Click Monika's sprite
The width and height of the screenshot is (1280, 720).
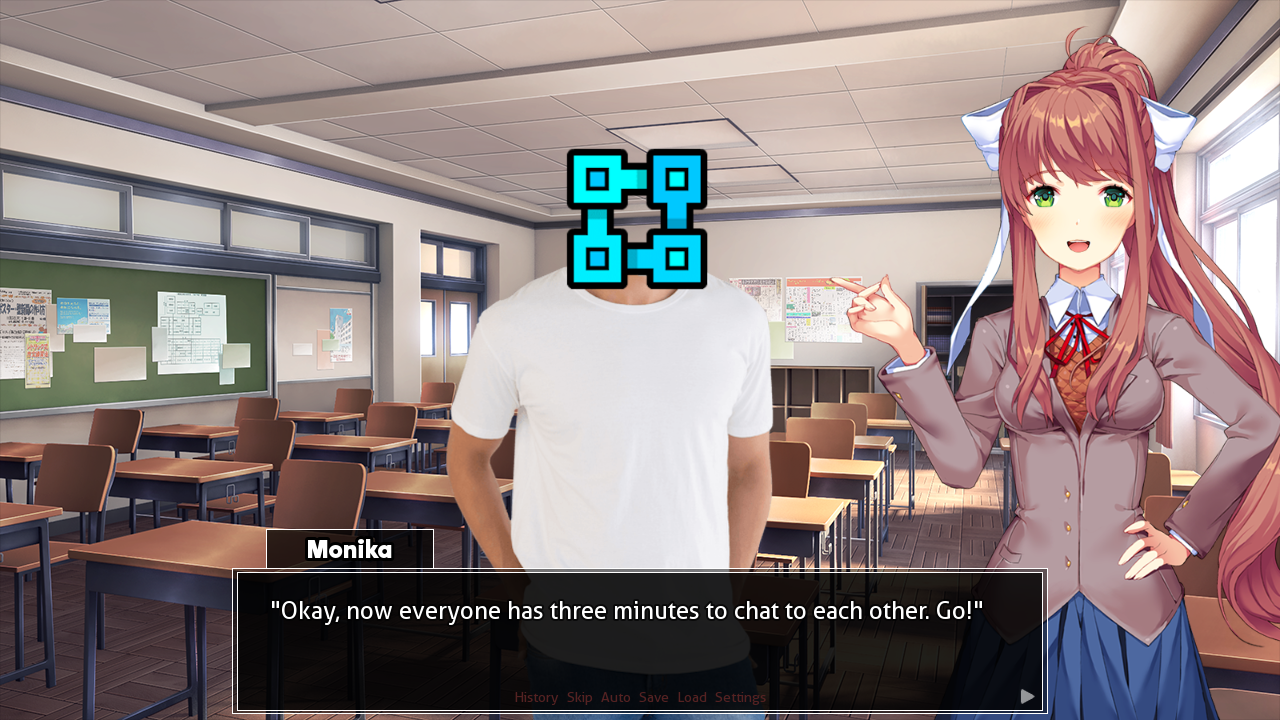click(x=1090, y=350)
